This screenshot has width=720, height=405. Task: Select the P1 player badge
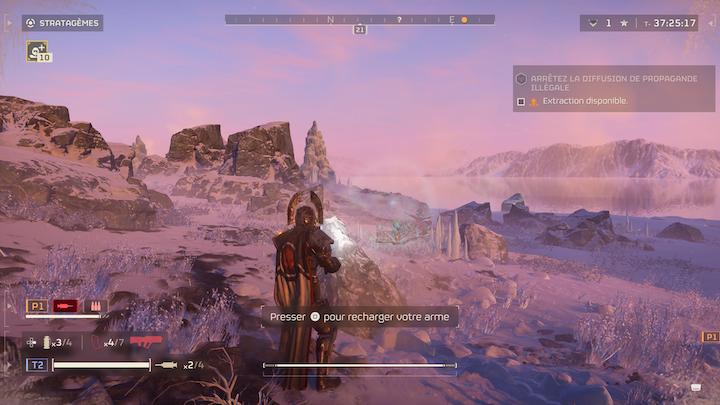[x=37, y=306]
